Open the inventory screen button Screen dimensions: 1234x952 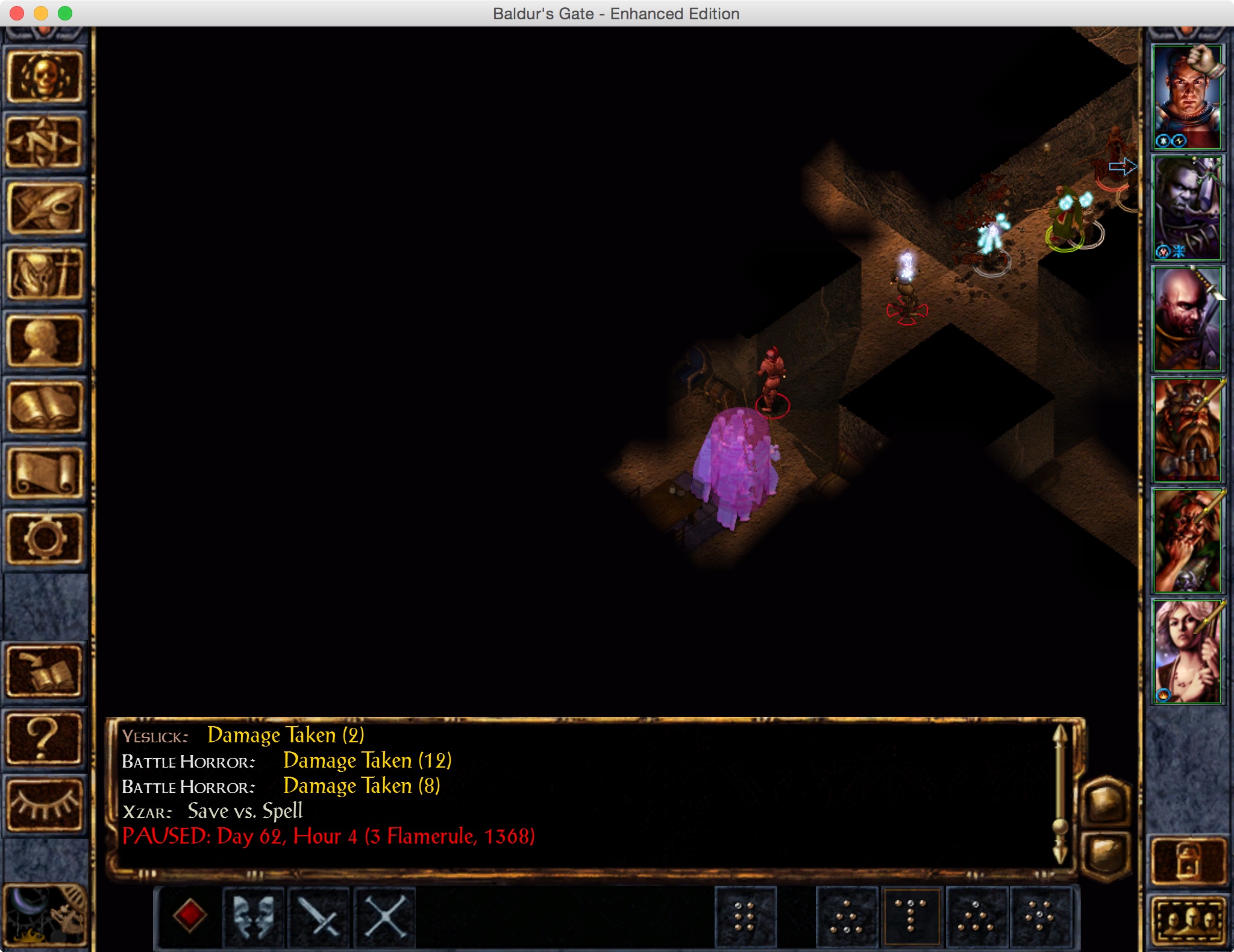(x=45, y=275)
